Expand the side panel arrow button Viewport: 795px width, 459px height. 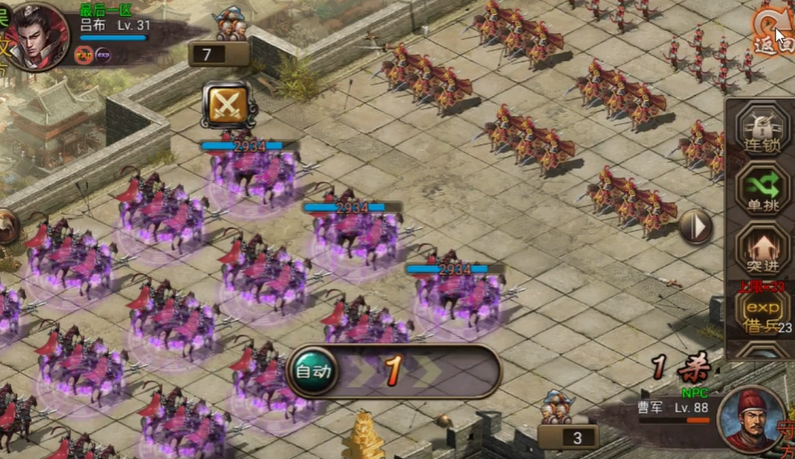coord(696,226)
